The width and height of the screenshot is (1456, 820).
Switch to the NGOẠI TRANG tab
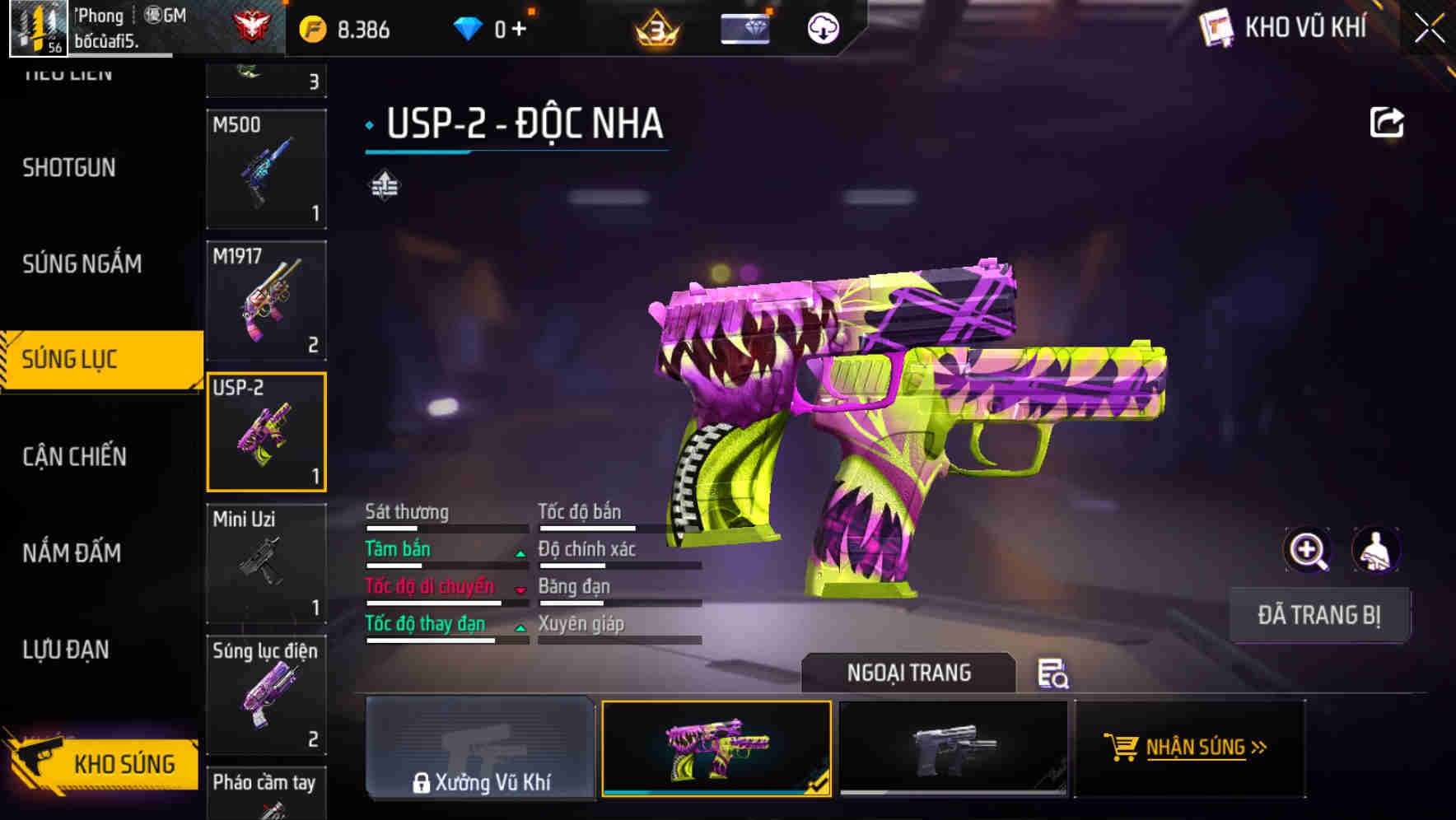coord(909,673)
